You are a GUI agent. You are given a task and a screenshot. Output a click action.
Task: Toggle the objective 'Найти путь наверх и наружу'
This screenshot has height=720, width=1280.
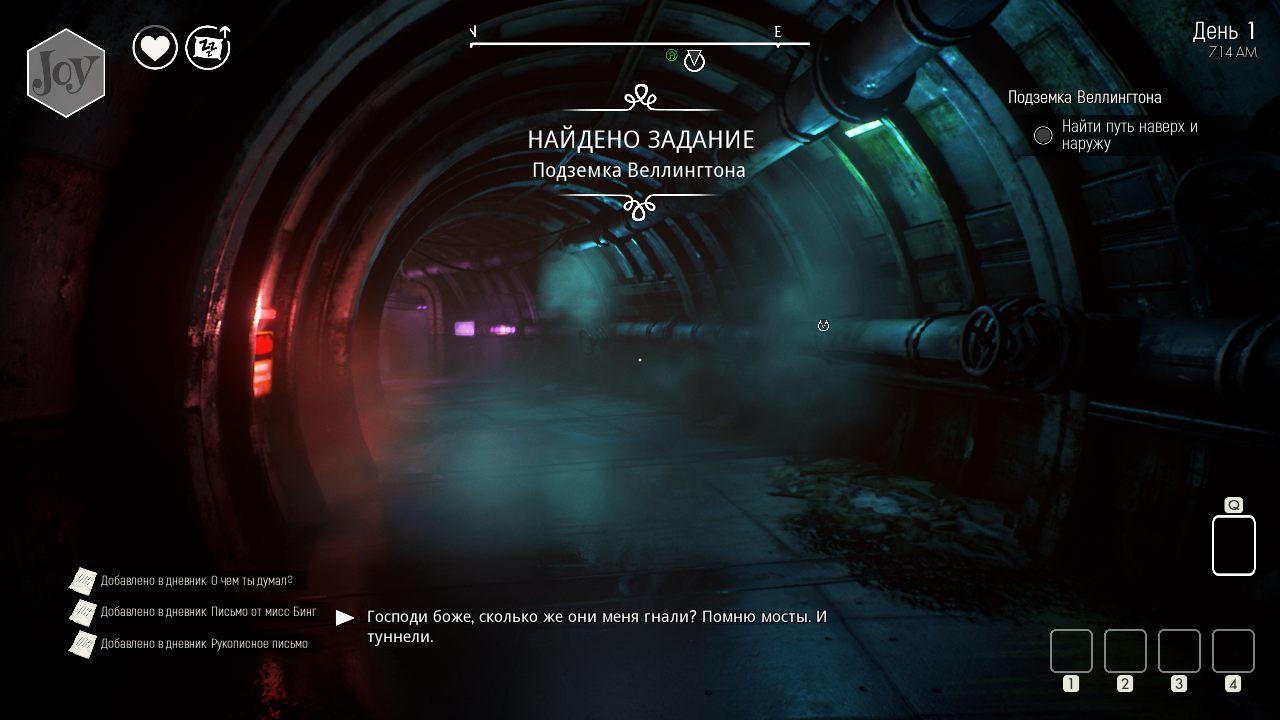point(1130,134)
